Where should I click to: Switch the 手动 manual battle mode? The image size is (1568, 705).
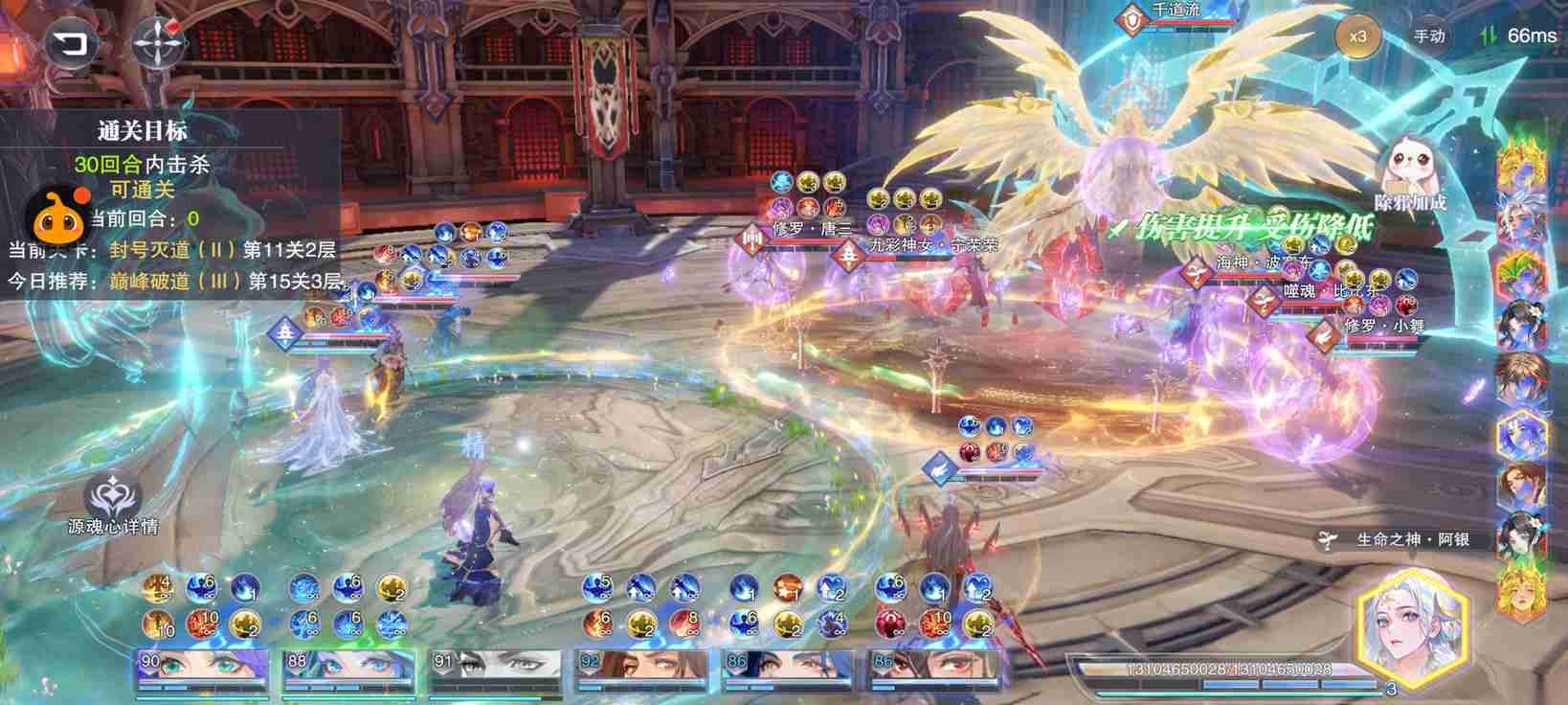pyautogui.click(x=1428, y=36)
